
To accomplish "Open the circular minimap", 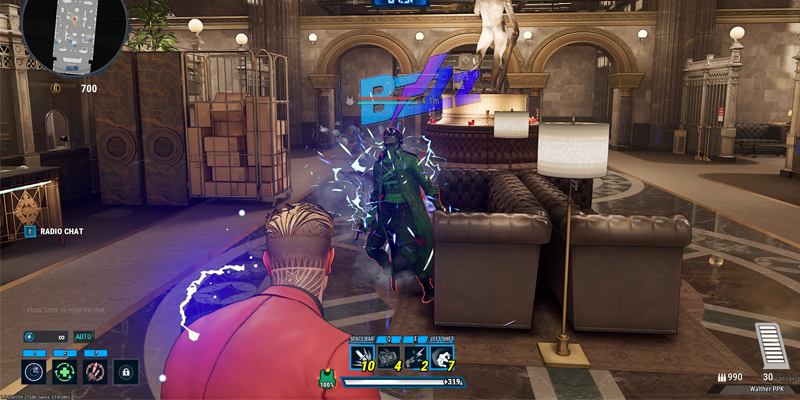I will pyautogui.click(x=64, y=37).
